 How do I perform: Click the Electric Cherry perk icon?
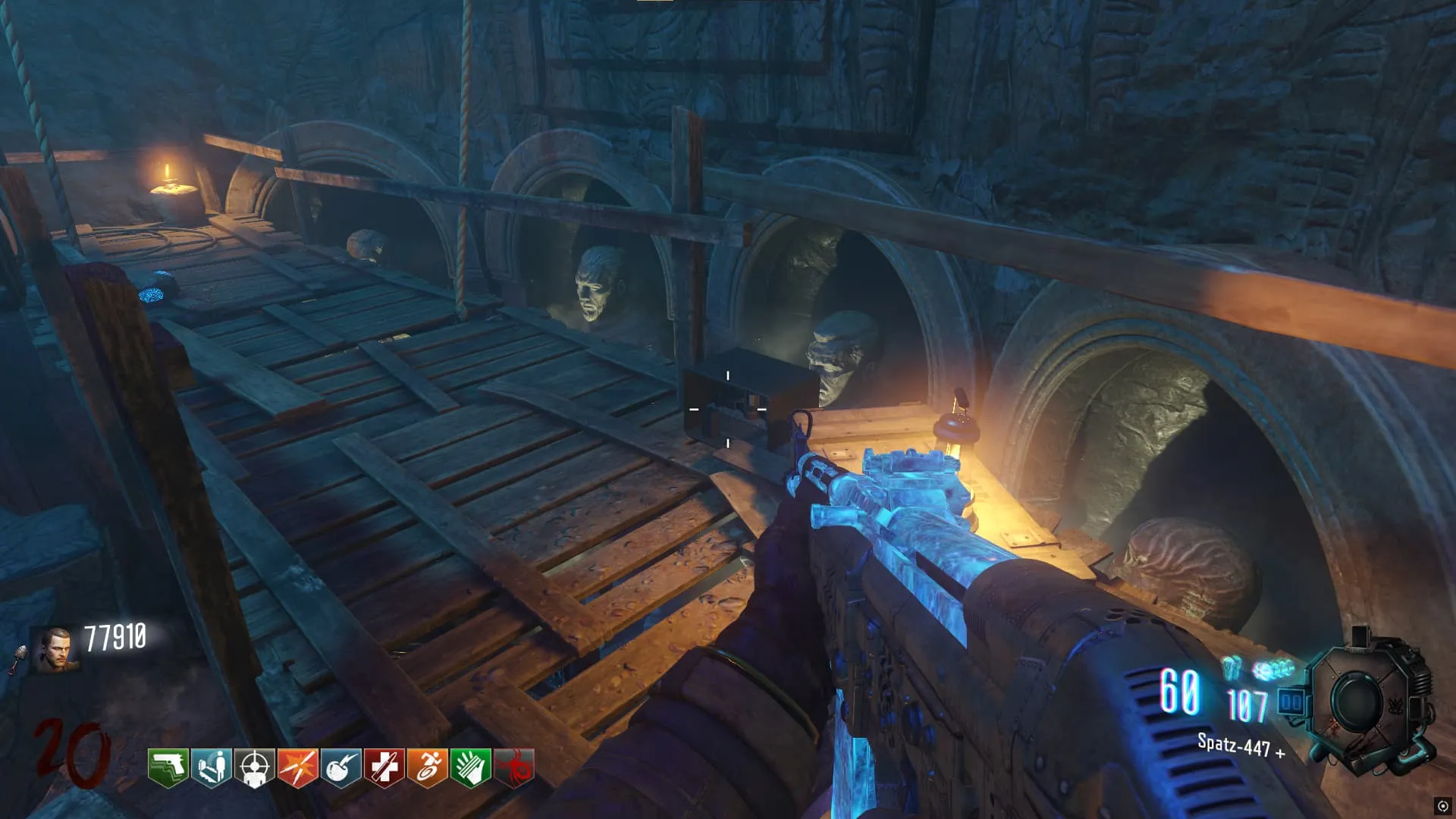click(x=341, y=767)
